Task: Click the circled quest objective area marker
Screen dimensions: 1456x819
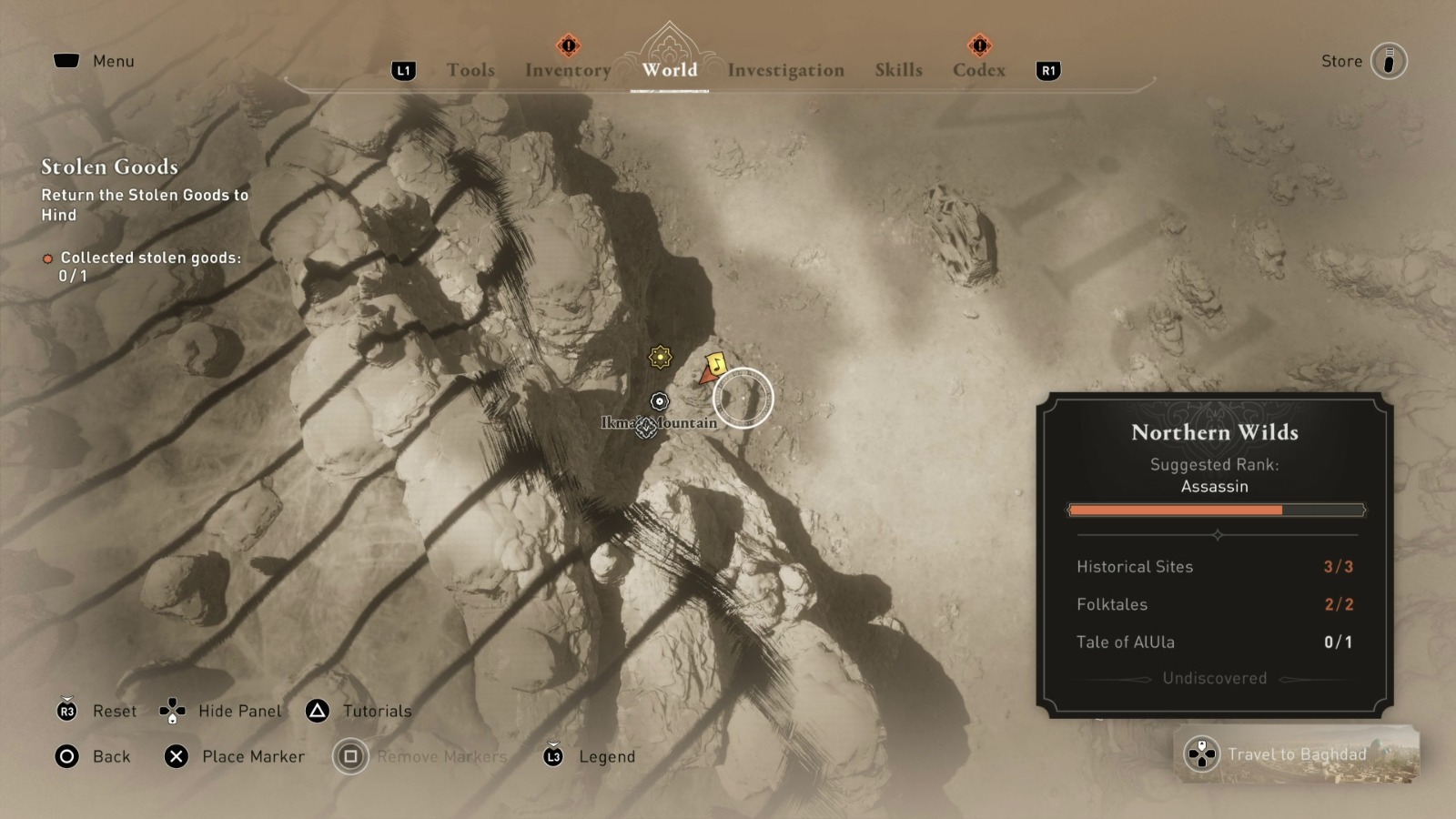Action: [744, 398]
